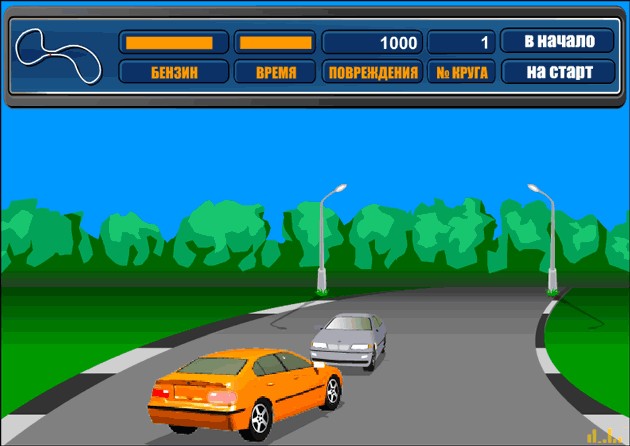This screenshot has width=630, height=446.
Task: Toggle the yellow equalizer bars icon
Action: coord(605,435)
